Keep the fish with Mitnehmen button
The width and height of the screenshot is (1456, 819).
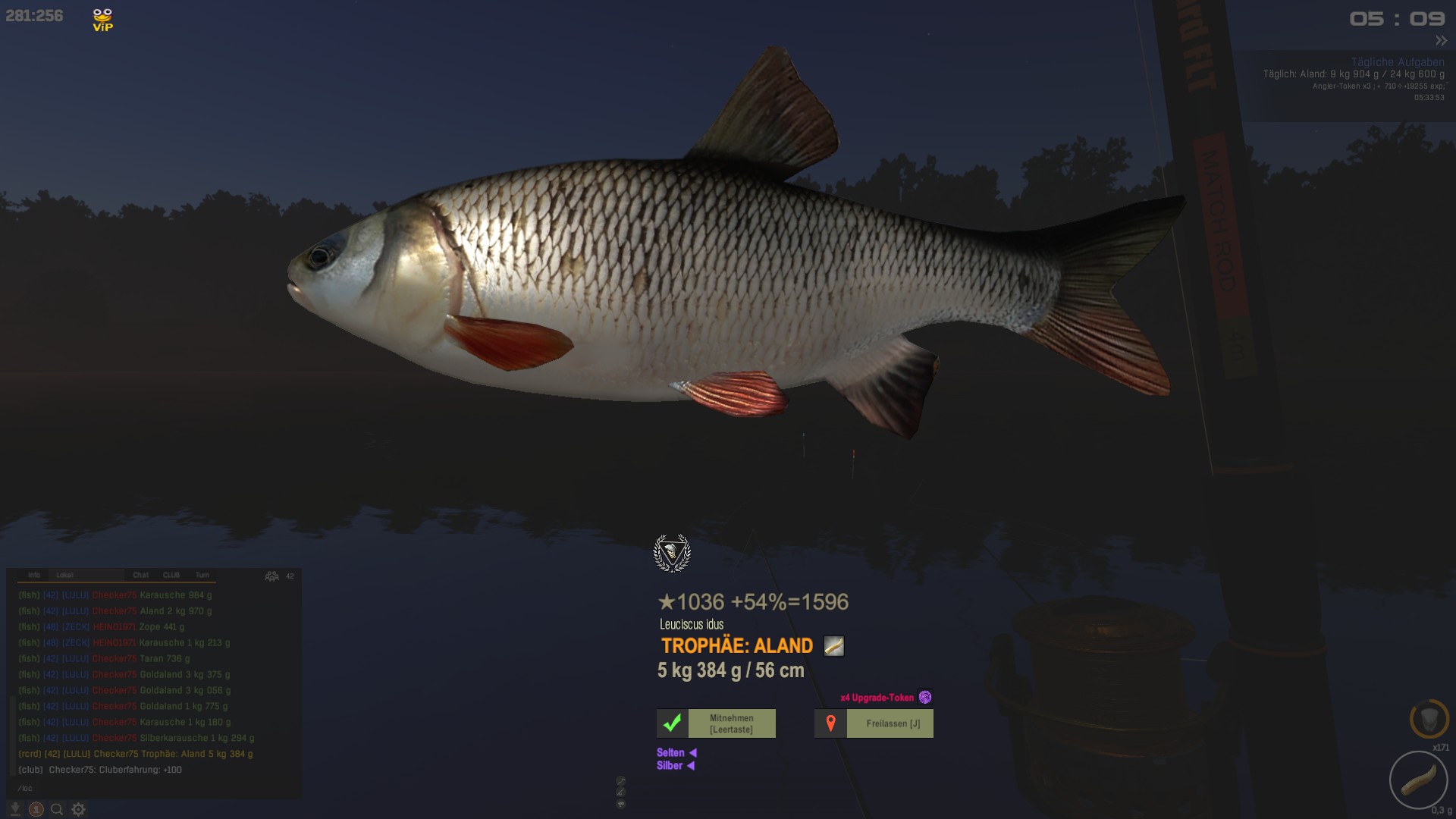[716, 723]
